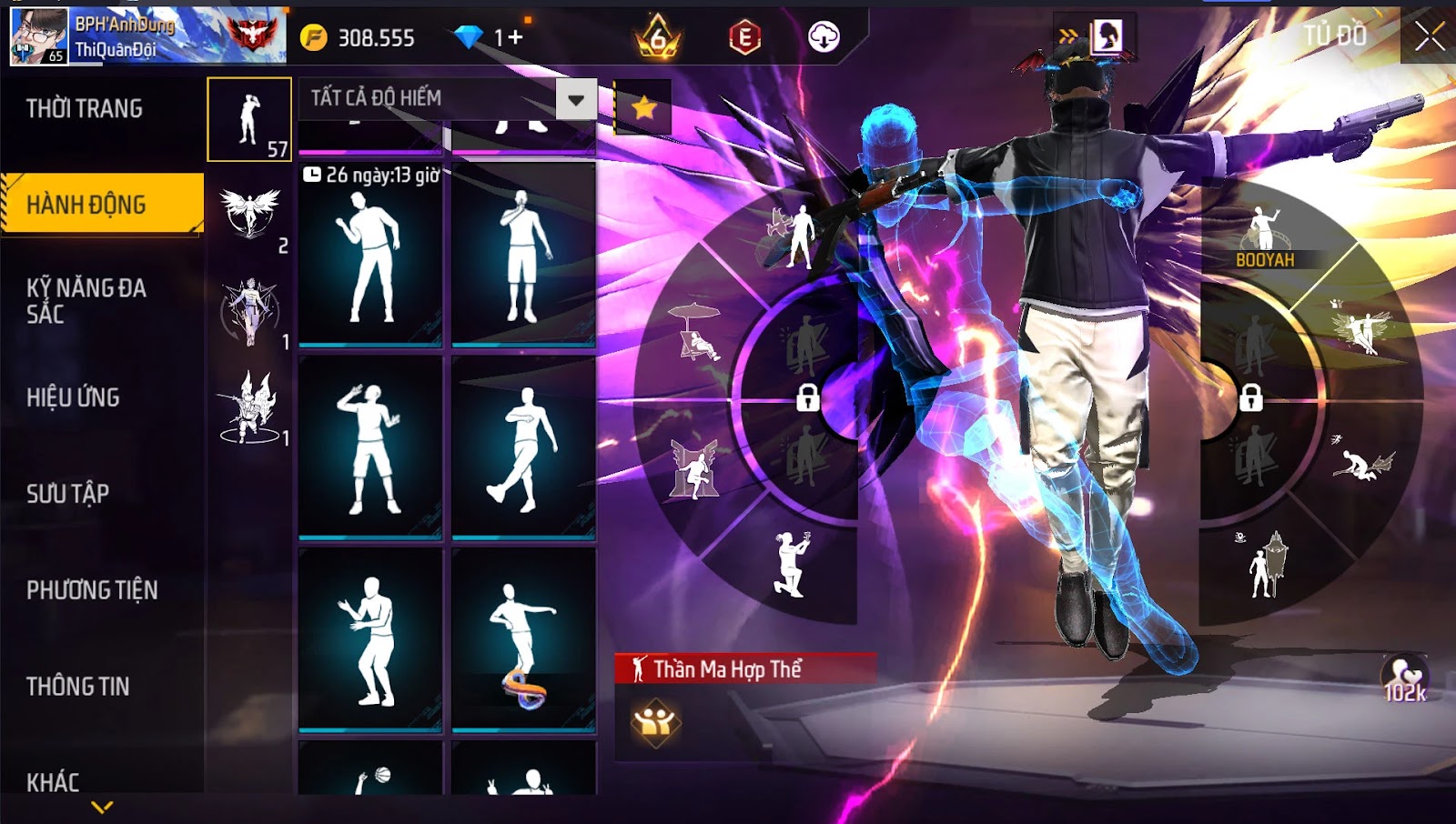1456x824 pixels.
Task: Toggle the star favorites filter
Action: [x=644, y=108]
